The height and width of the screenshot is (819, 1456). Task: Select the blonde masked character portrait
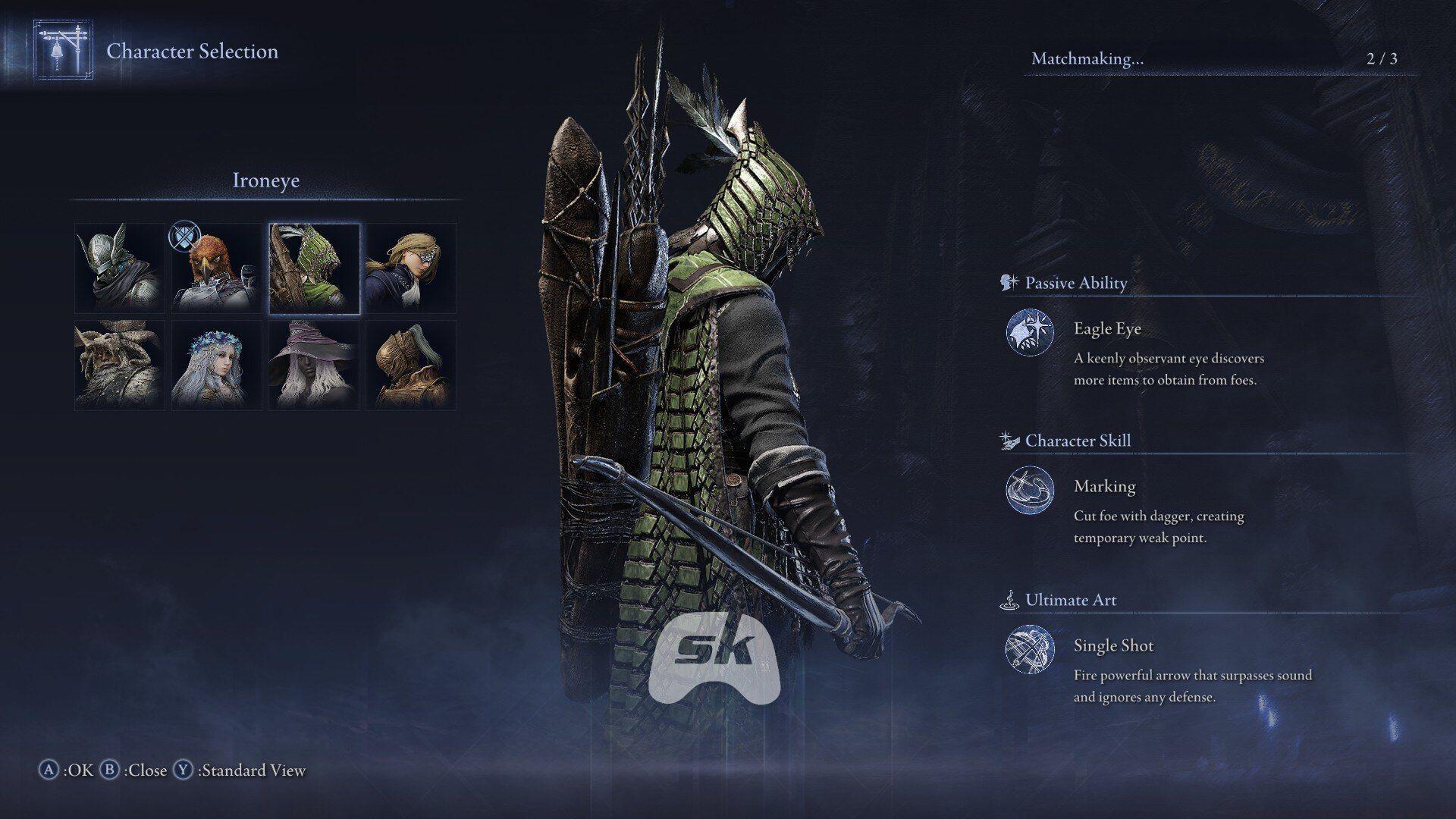point(412,266)
